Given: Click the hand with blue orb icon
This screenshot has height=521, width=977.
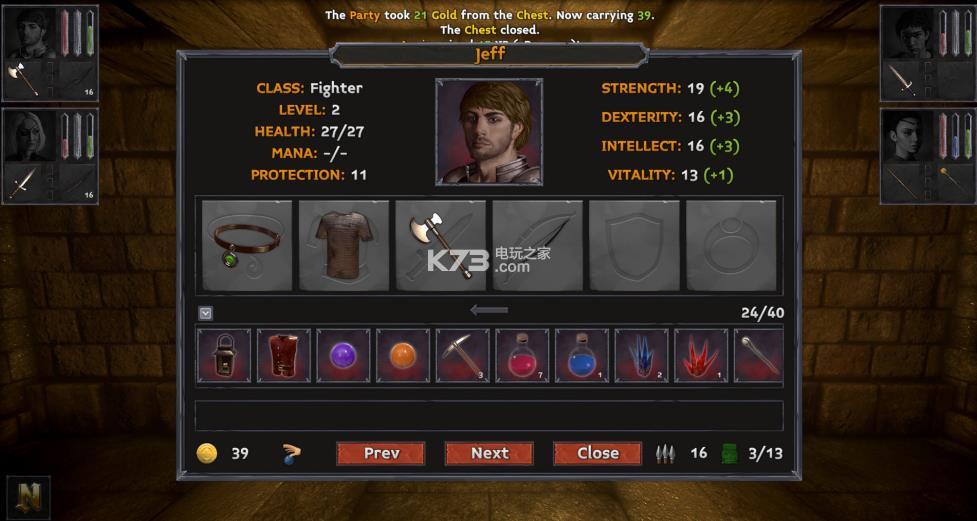Looking at the screenshot, I should coord(291,454).
